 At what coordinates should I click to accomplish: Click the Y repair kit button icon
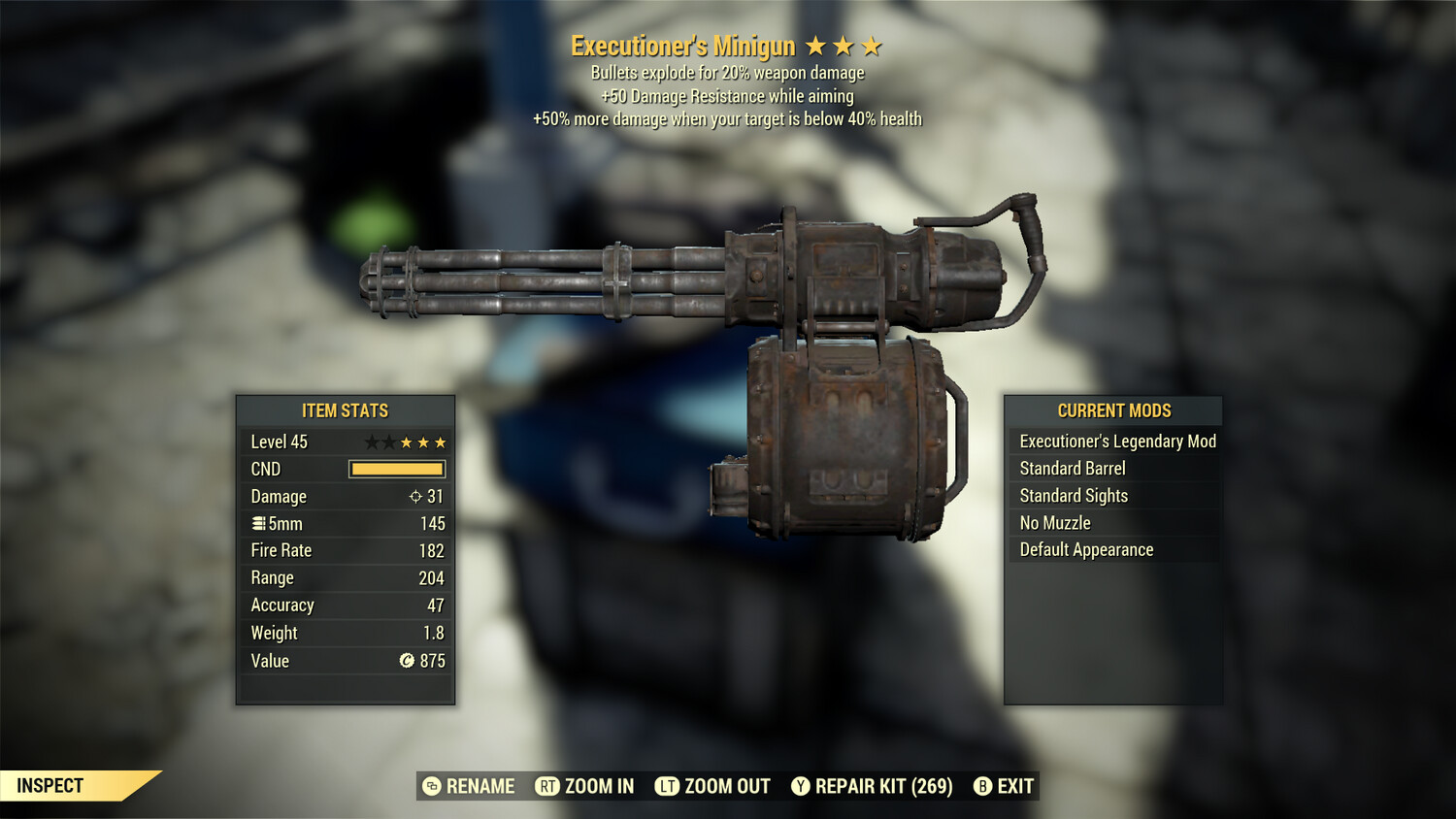click(802, 786)
